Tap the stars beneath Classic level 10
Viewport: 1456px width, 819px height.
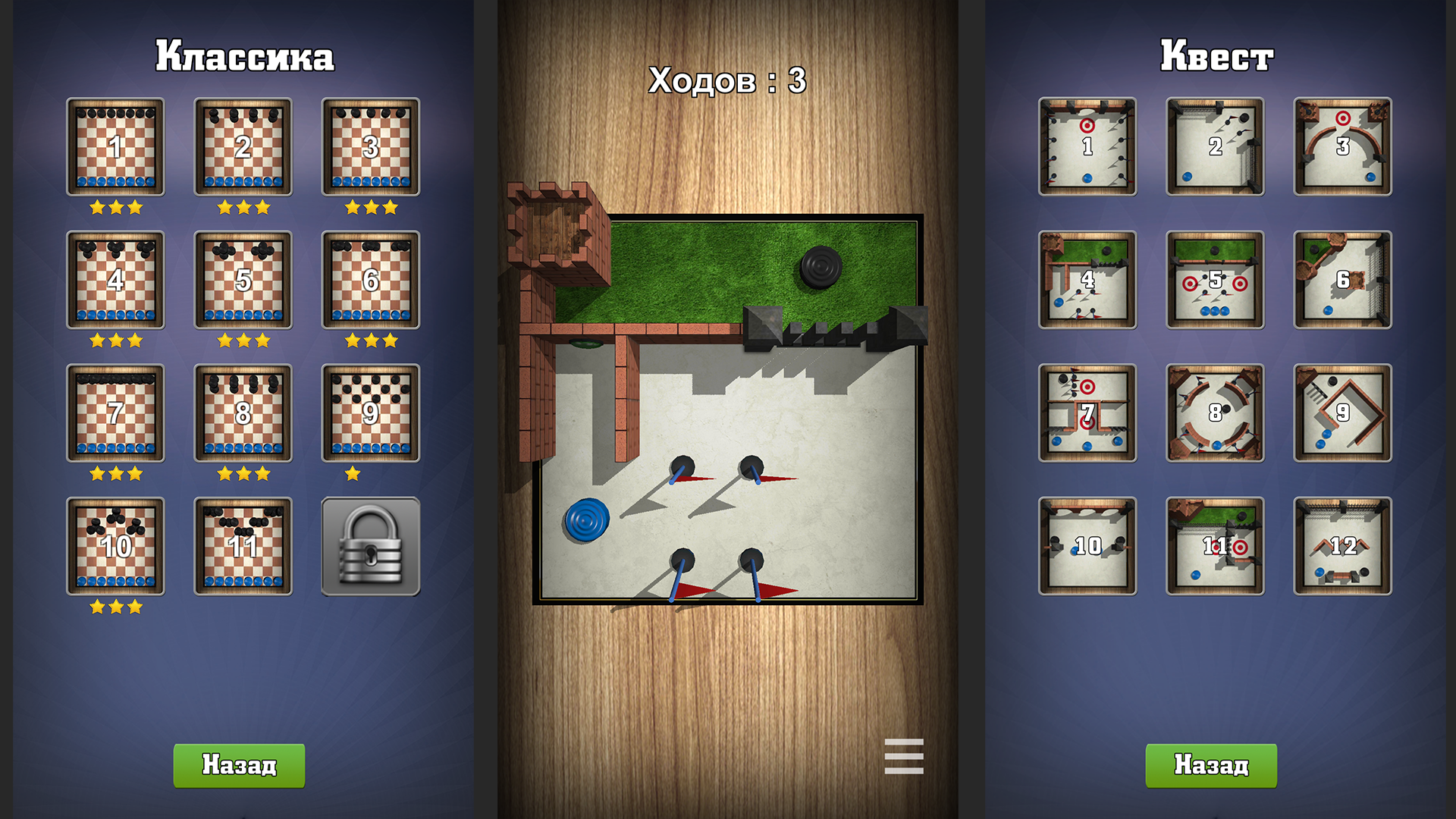point(115,606)
